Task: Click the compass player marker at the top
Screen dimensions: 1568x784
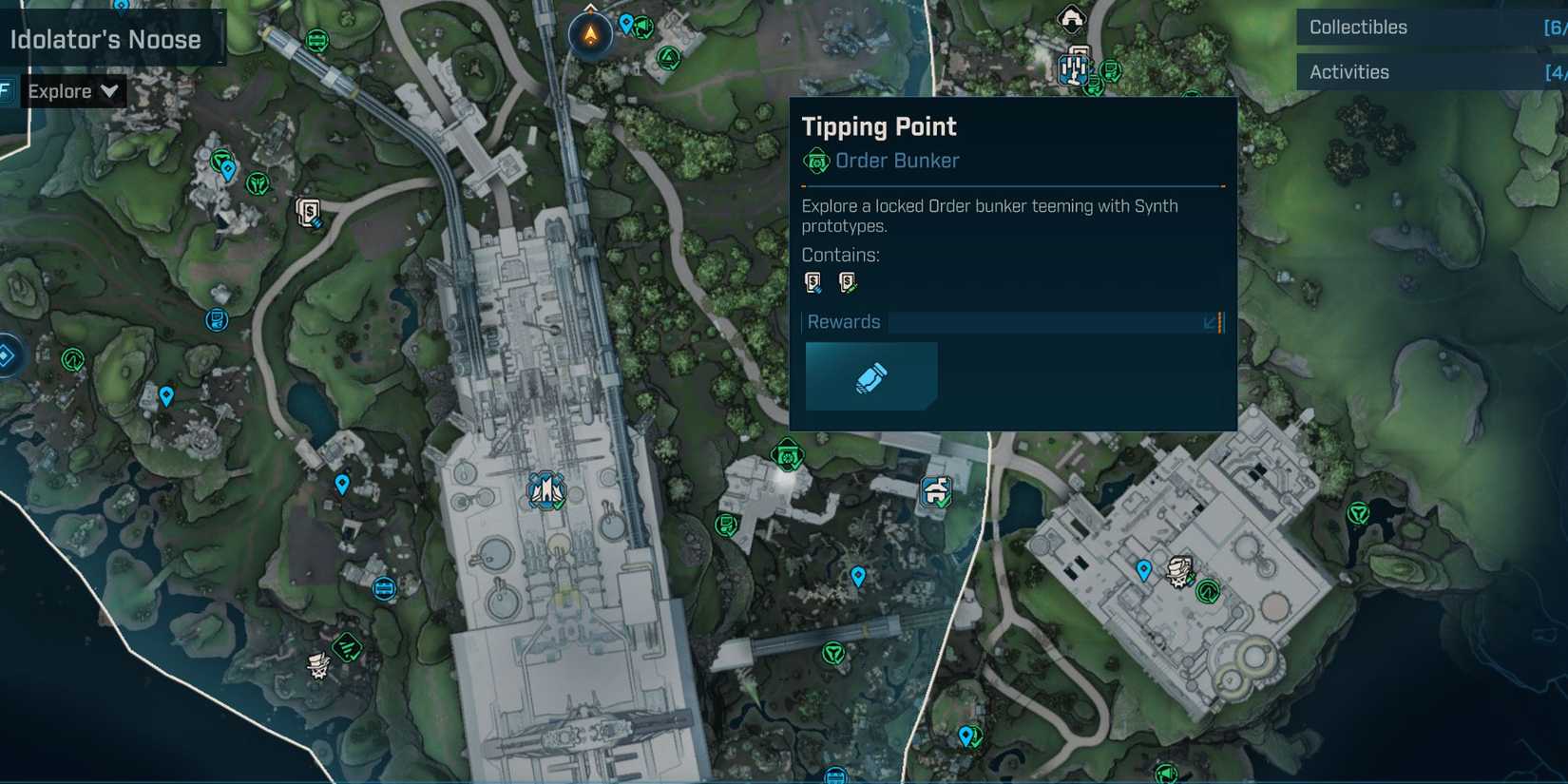Action: tap(589, 33)
